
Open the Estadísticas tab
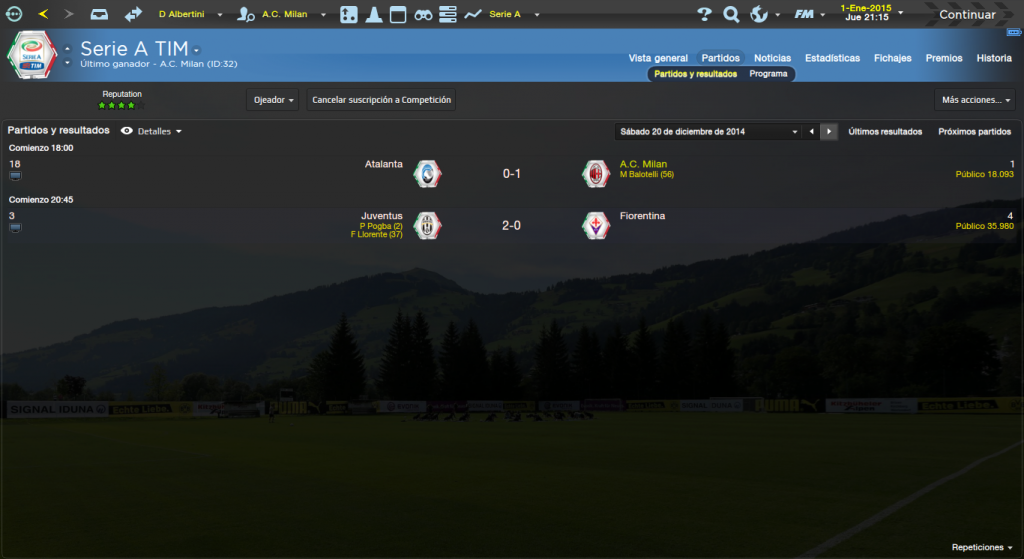[x=832, y=58]
